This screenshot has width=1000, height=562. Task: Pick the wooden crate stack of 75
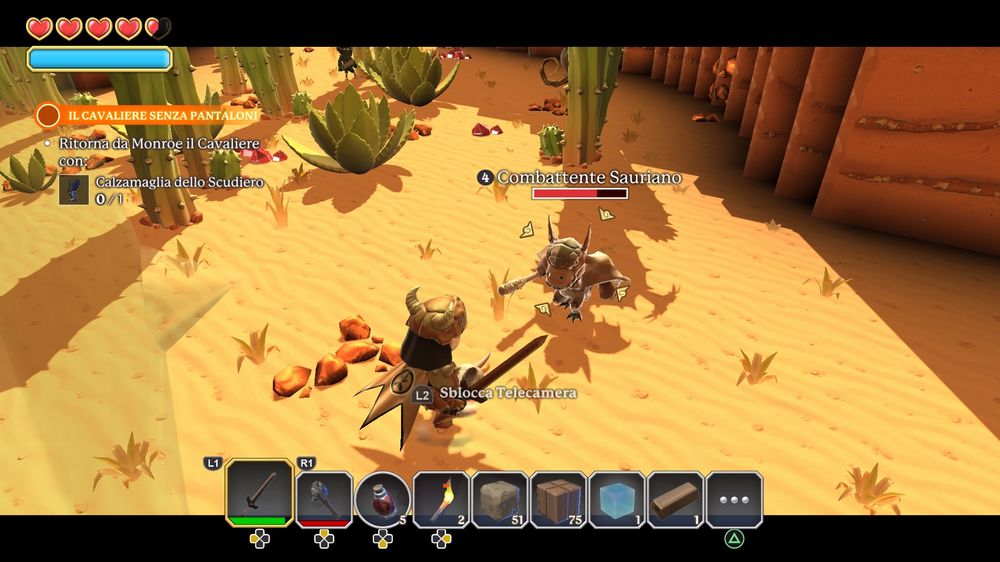[558, 498]
